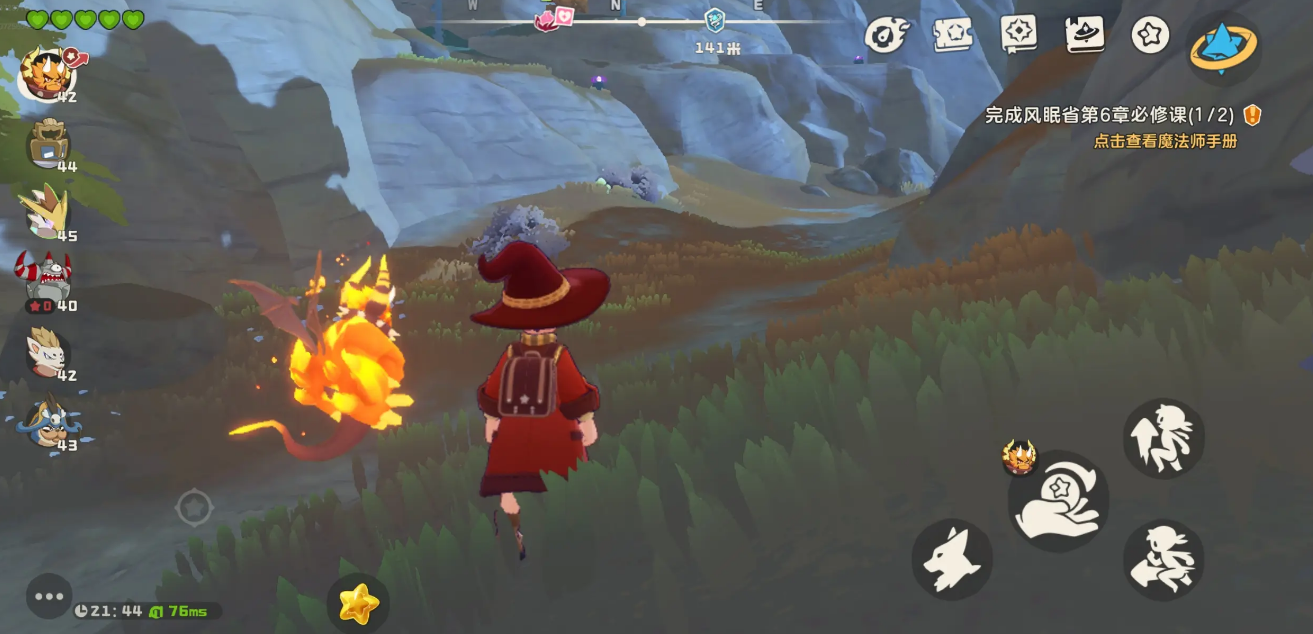This screenshot has width=1313, height=634.
Task: Open the star ticket menu
Action: 953,35
